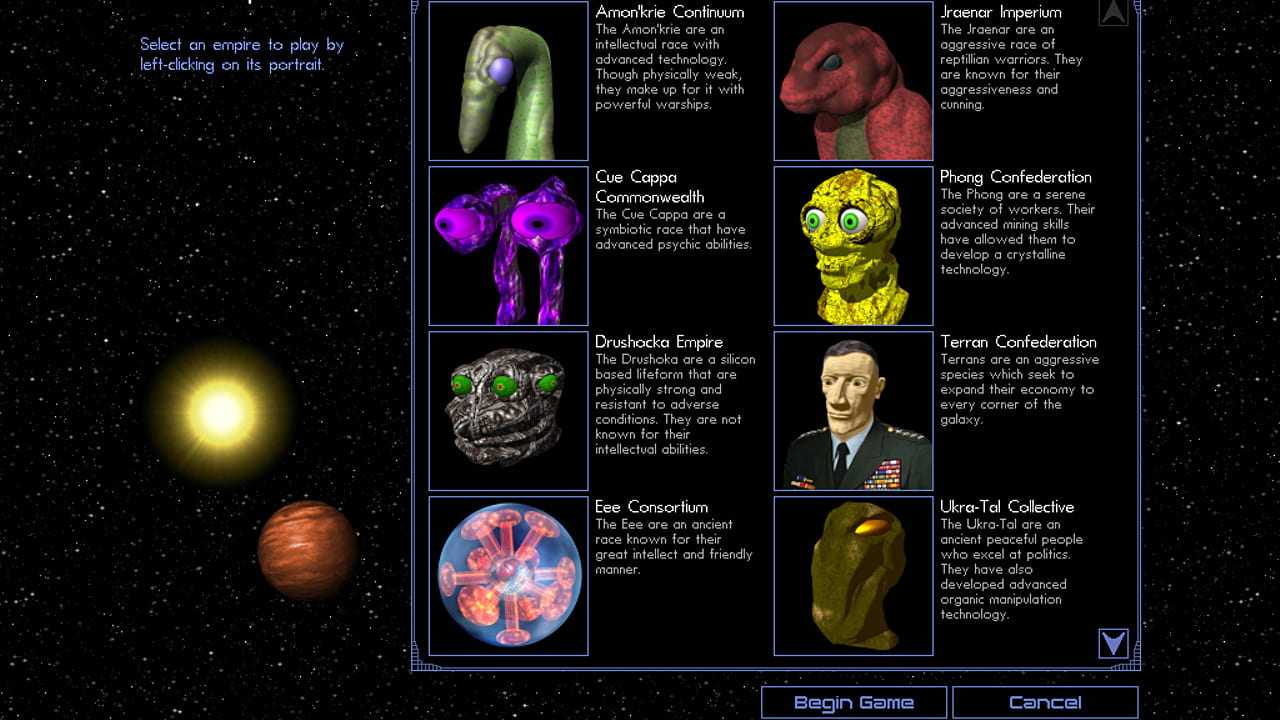Choose the Ukra-Tal Collective portrait
Image resolution: width=1280 pixels, height=720 pixels.
(853, 576)
